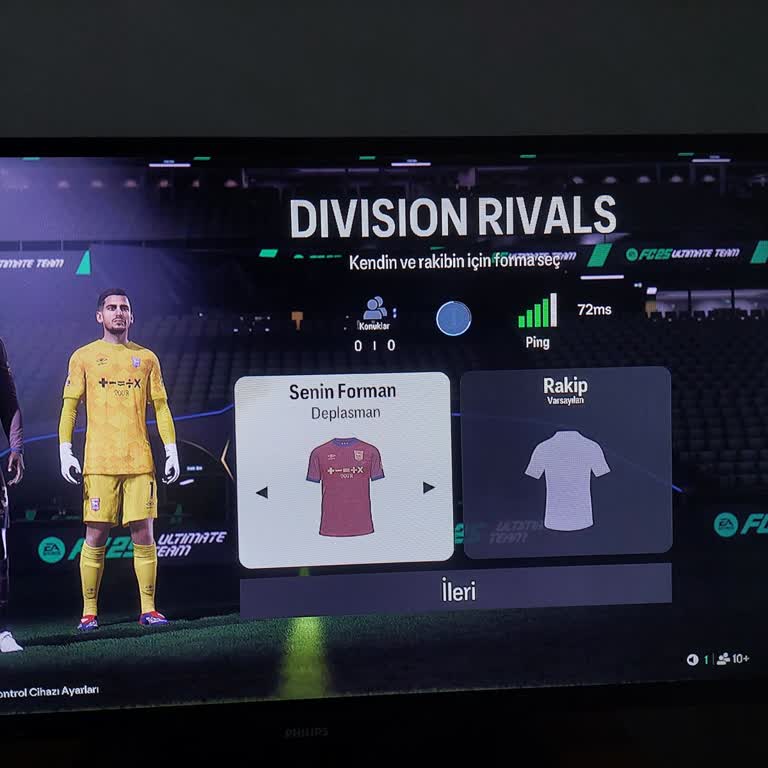Switch to the previous kit with left arrow
The image size is (768, 768).
click(x=262, y=492)
